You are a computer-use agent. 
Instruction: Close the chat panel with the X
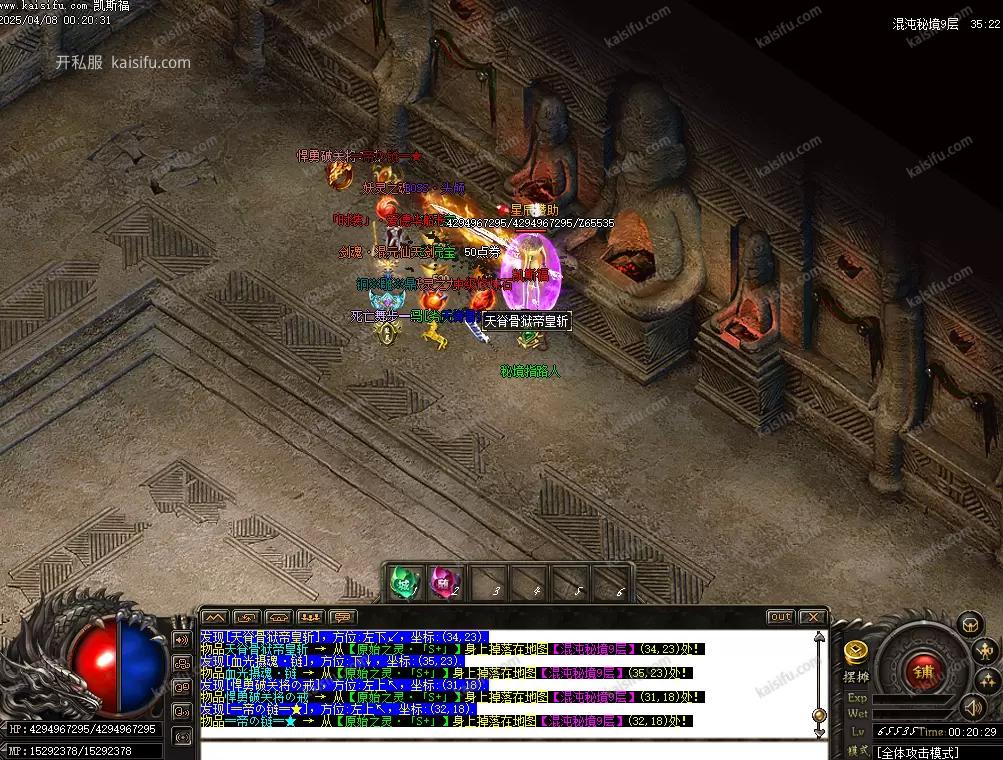[x=813, y=617]
